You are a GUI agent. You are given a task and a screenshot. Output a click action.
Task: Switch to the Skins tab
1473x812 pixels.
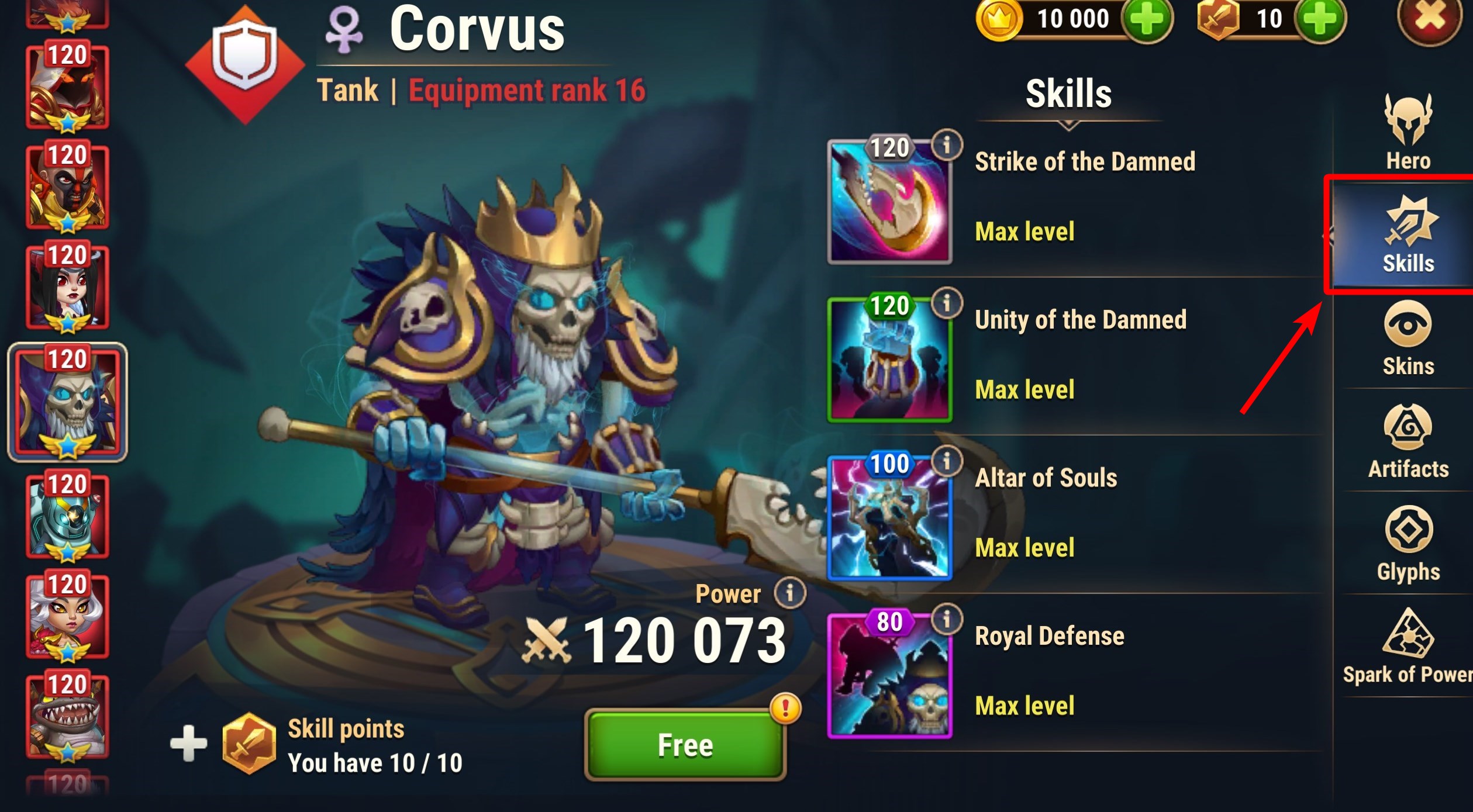(1408, 338)
